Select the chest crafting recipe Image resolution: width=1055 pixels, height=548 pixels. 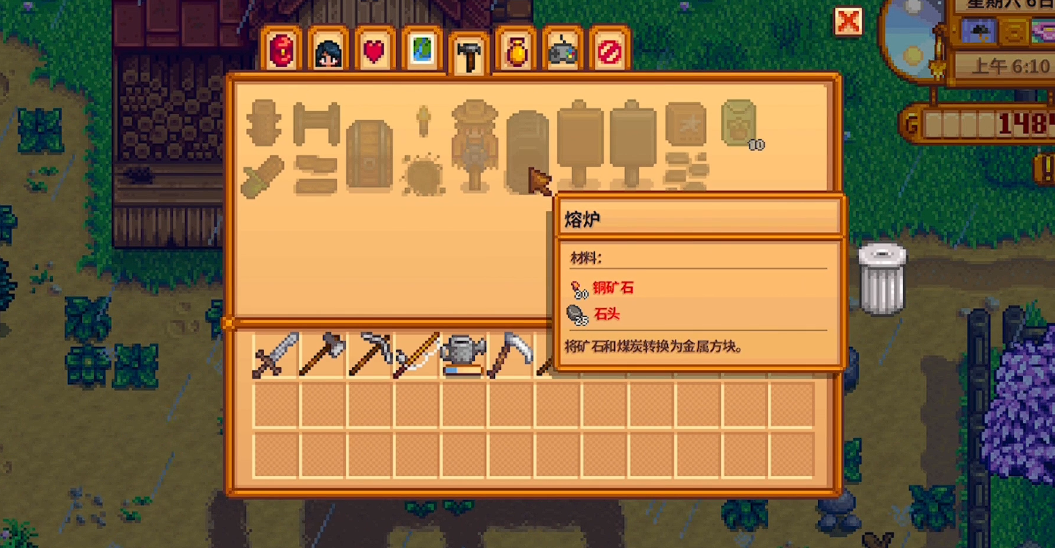click(368, 153)
